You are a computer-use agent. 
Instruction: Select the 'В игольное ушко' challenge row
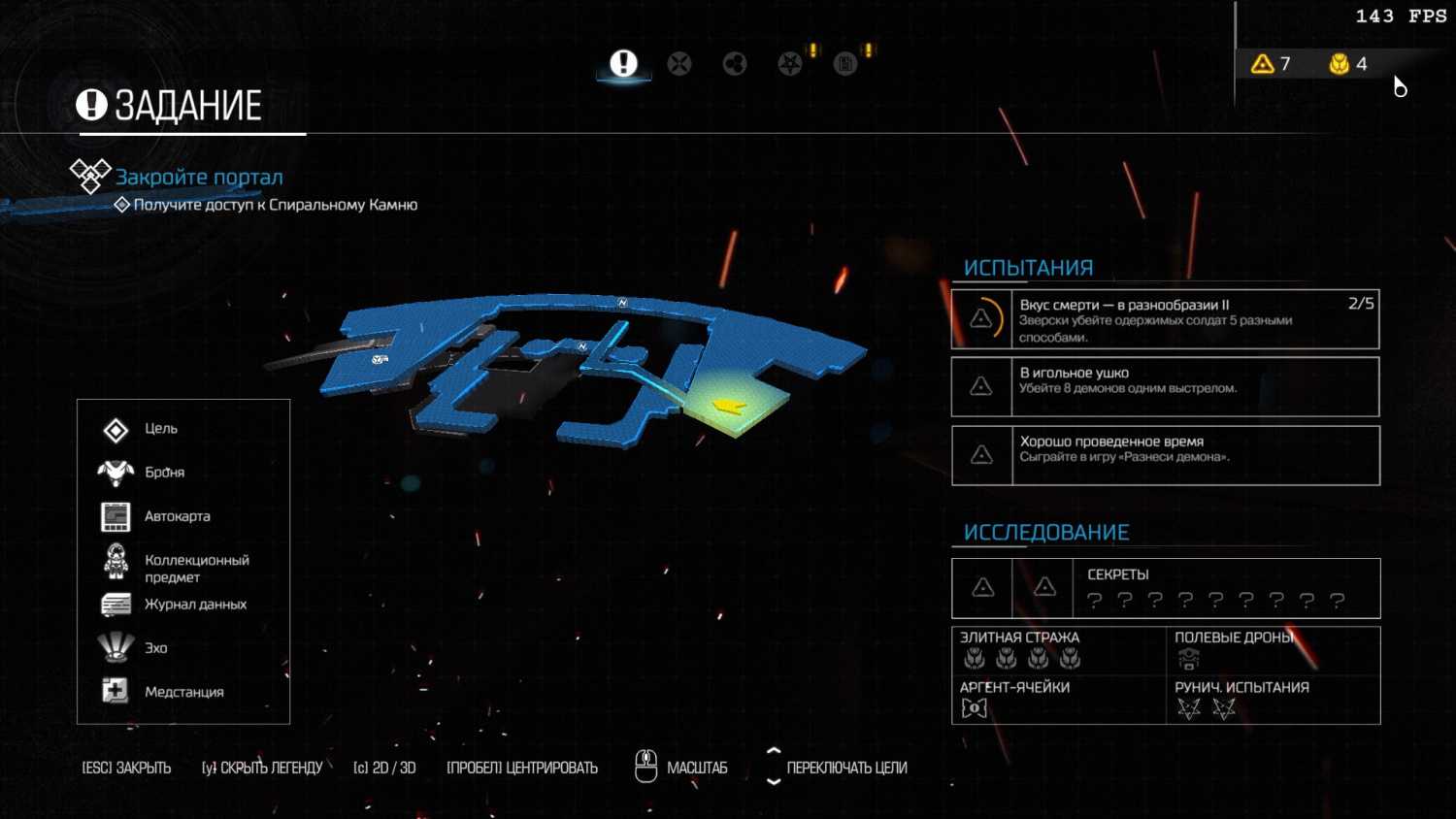[1165, 386]
